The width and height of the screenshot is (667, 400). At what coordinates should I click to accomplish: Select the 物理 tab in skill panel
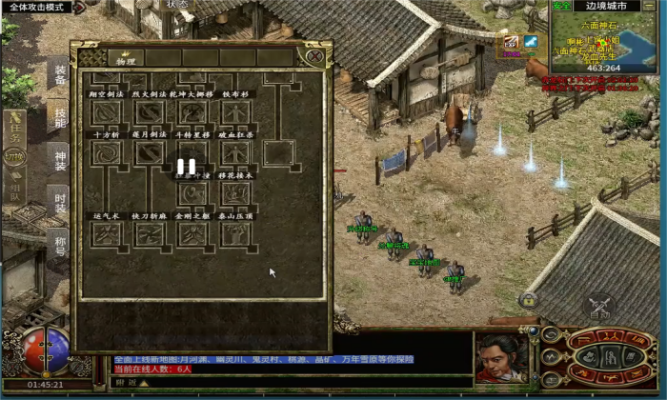(x=125, y=60)
